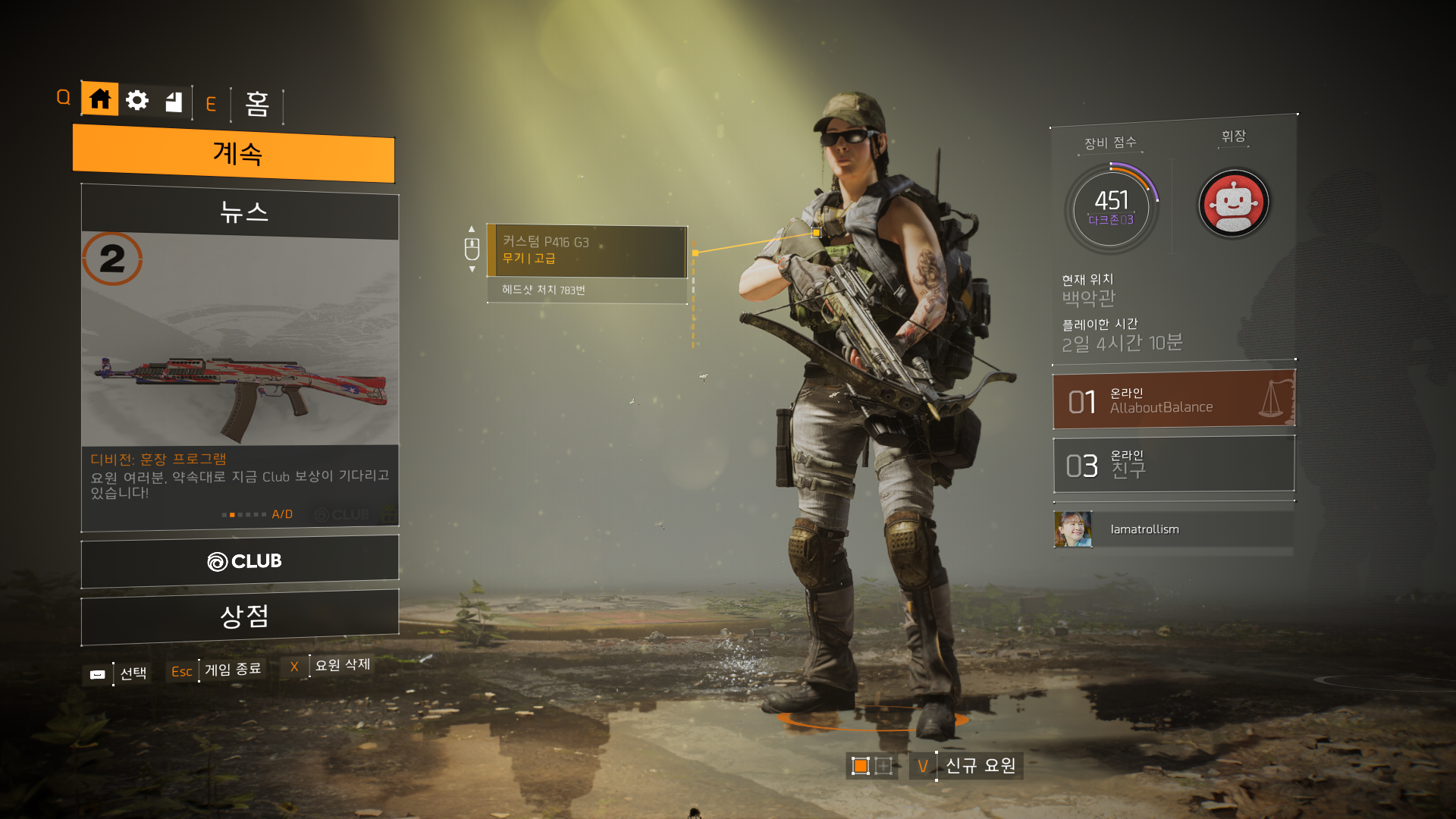1456x819 pixels.
Task: Open the gear Settings tab
Action: click(137, 100)
